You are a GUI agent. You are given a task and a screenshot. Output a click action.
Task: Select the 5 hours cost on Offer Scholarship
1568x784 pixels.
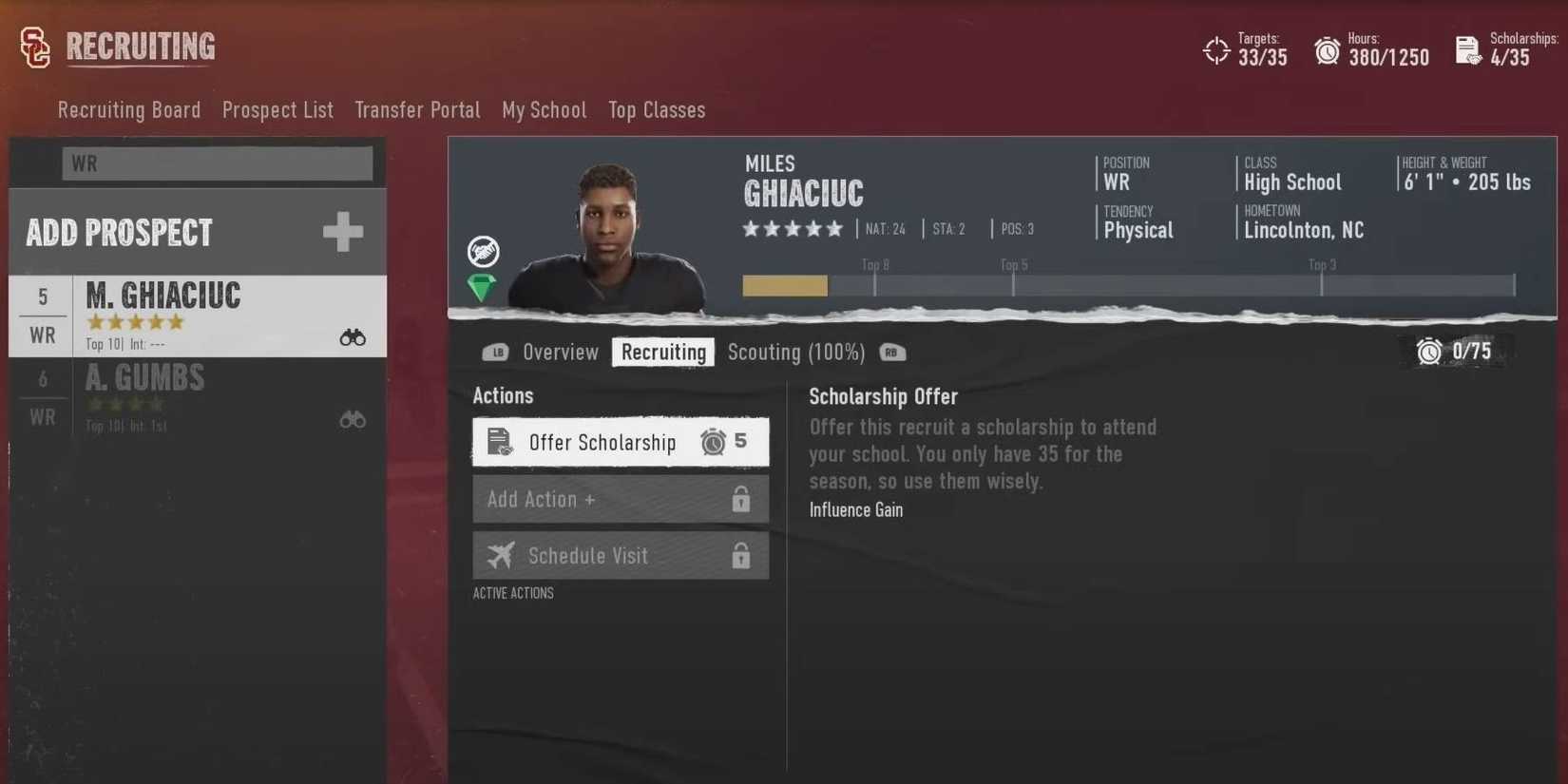coord(724,441)
